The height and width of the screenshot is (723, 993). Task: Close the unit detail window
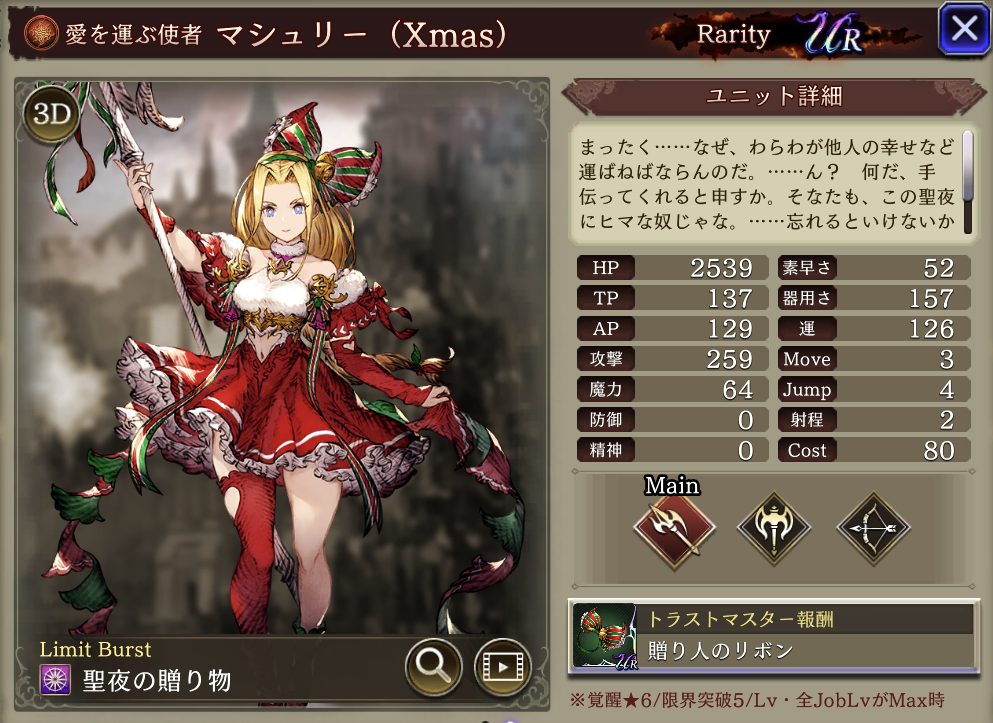964,29
